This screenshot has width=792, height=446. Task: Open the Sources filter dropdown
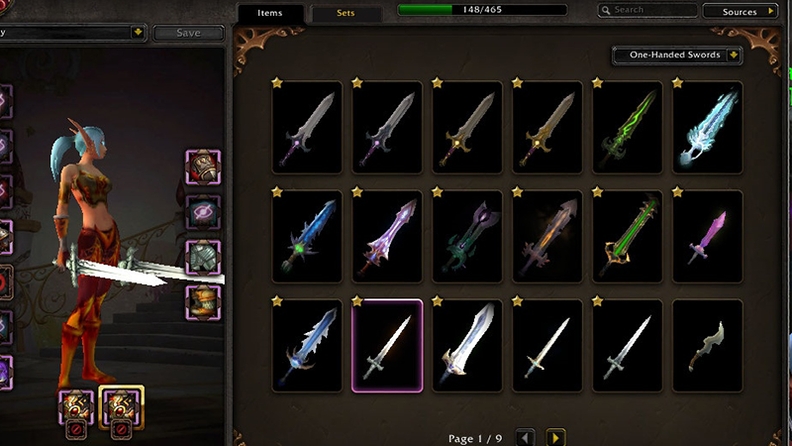point(741,11)
